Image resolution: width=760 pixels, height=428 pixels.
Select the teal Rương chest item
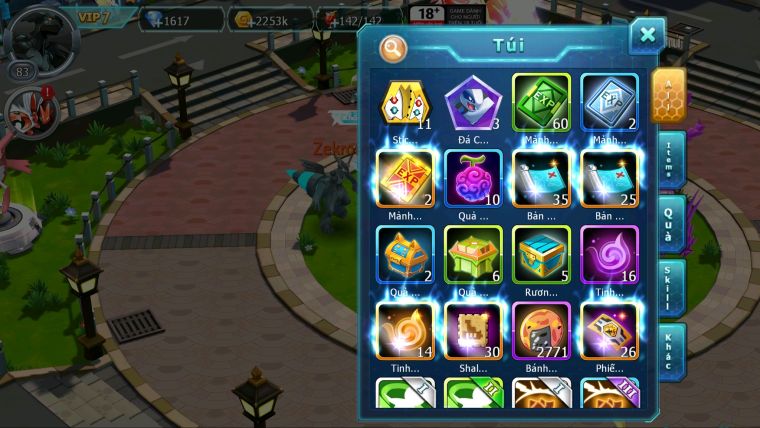coord(541,255)
